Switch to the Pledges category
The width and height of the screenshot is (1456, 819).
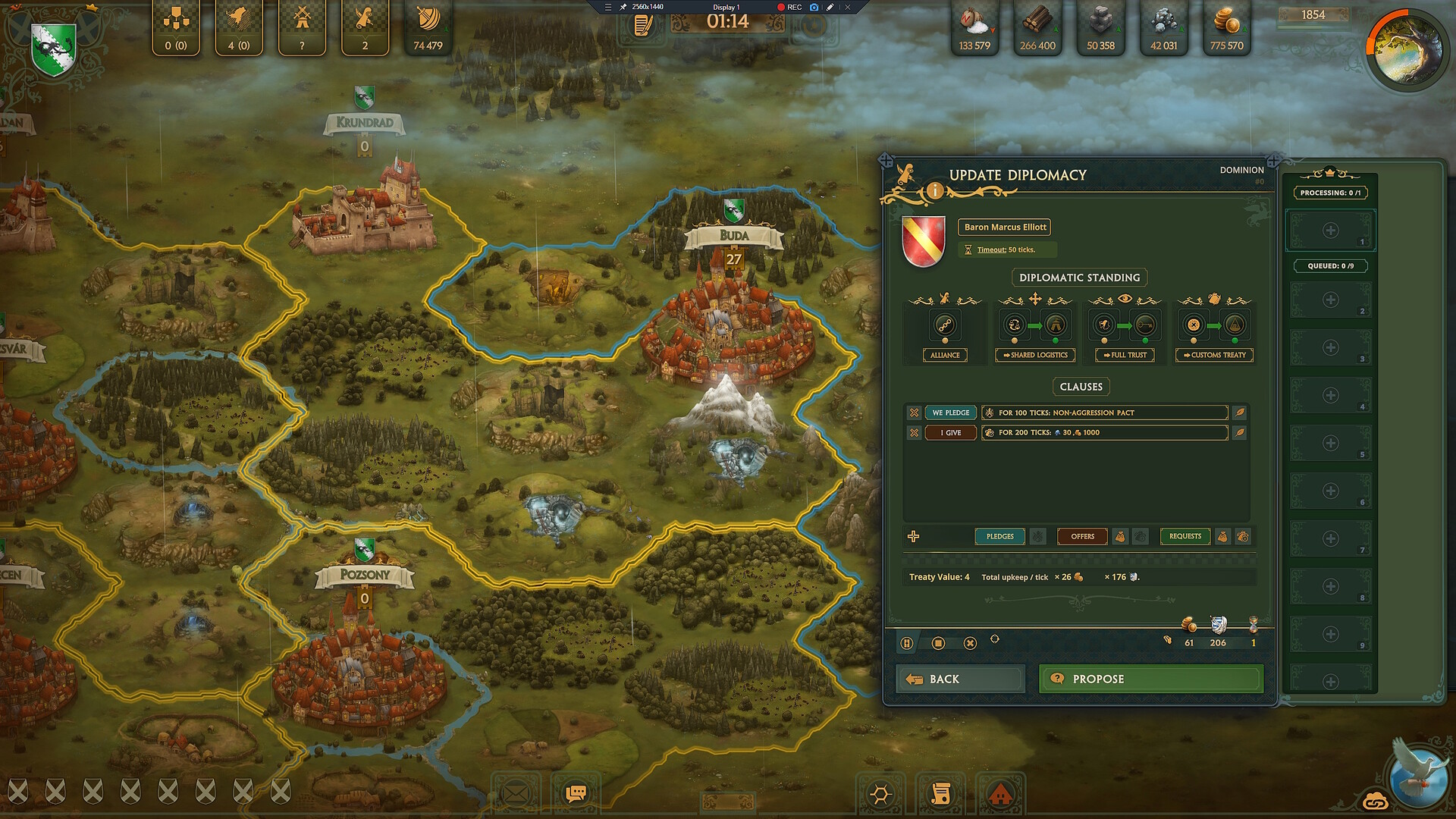click(999, 536)
